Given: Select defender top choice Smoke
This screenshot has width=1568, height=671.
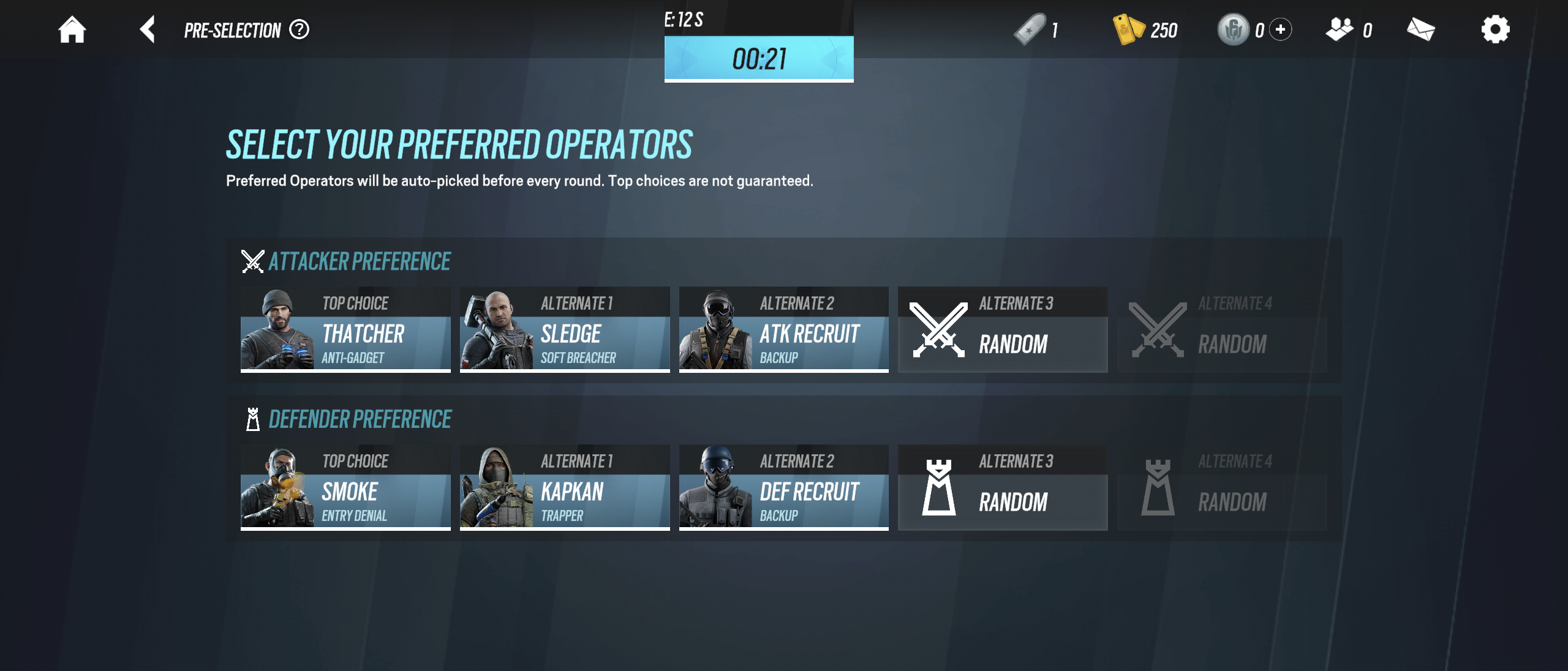Looking at the screenshot, I should (x=345, y=487).
